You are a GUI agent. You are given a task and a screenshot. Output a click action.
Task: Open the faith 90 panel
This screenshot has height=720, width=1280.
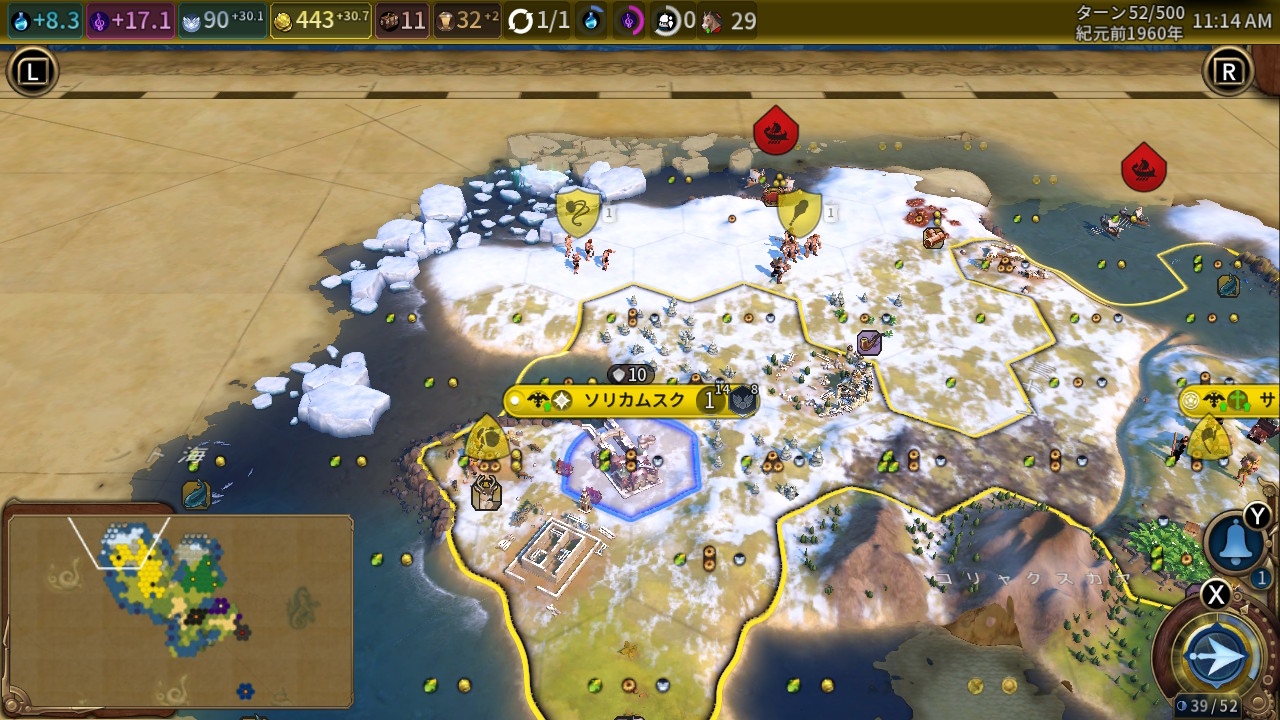click(x=222, y=21)
